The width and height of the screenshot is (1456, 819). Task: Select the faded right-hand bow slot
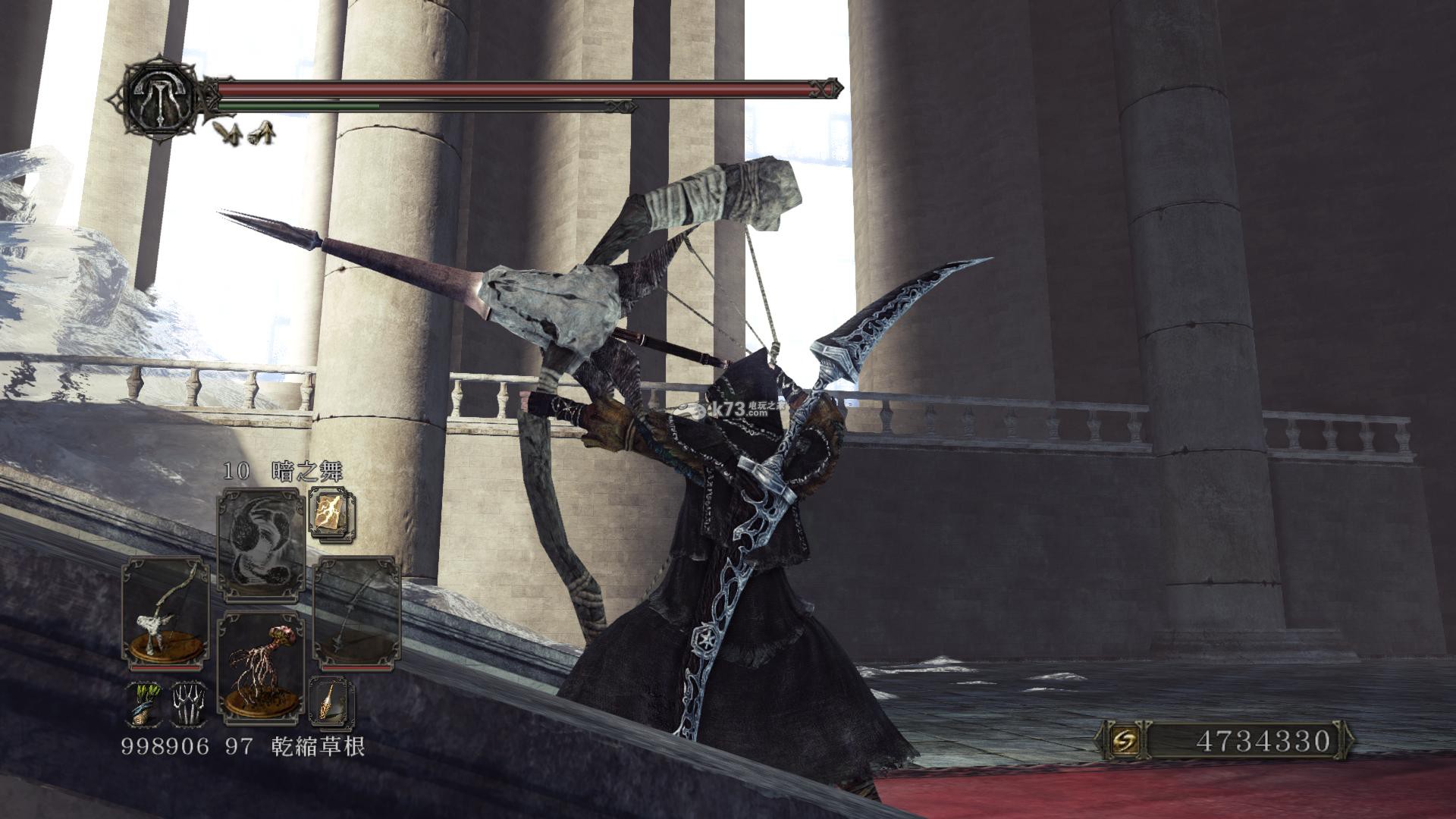[356, 612]
